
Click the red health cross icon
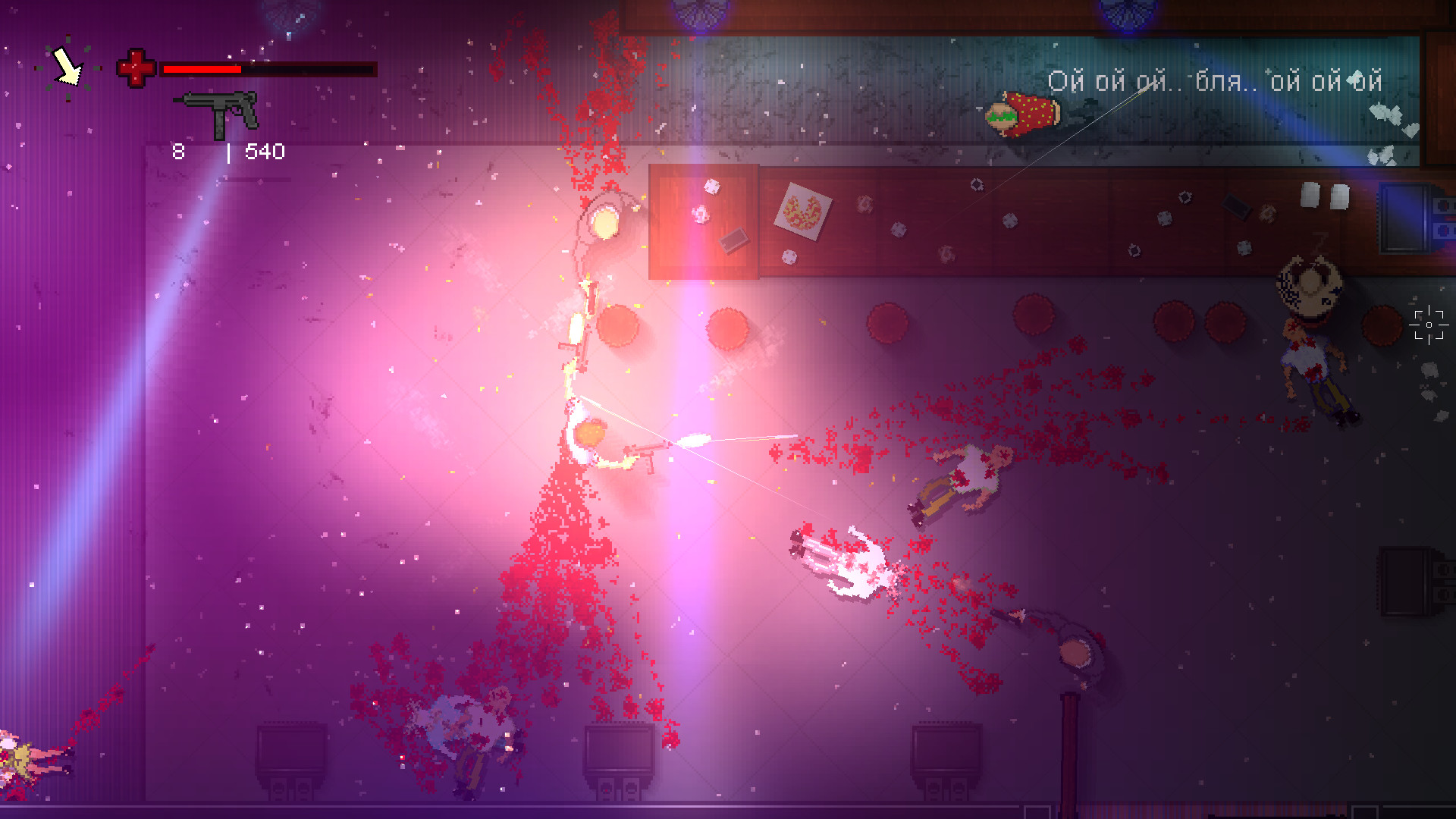pyautogui.click(x=134, y=69)
